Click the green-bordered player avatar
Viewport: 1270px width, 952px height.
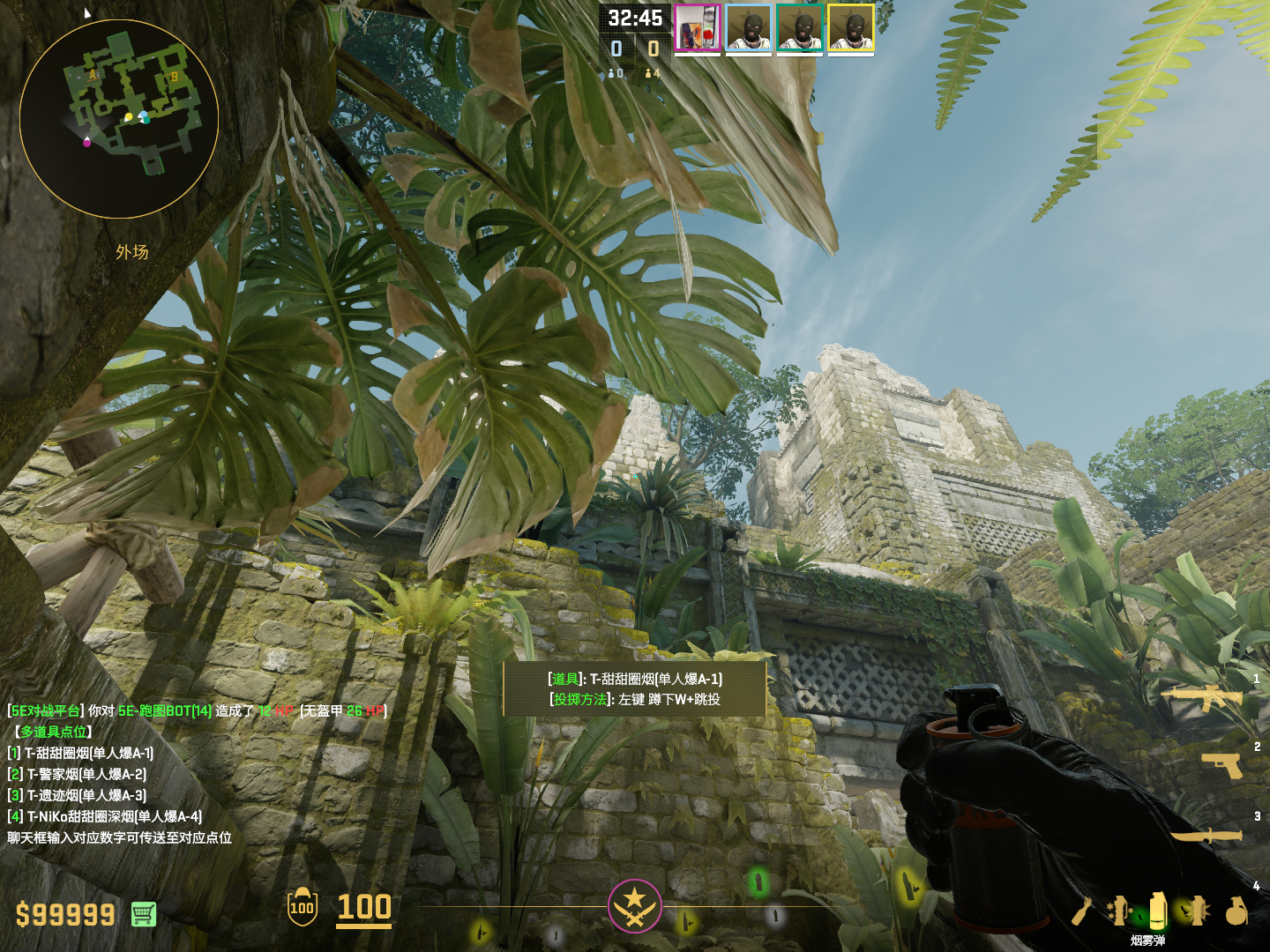pos(800,28)
